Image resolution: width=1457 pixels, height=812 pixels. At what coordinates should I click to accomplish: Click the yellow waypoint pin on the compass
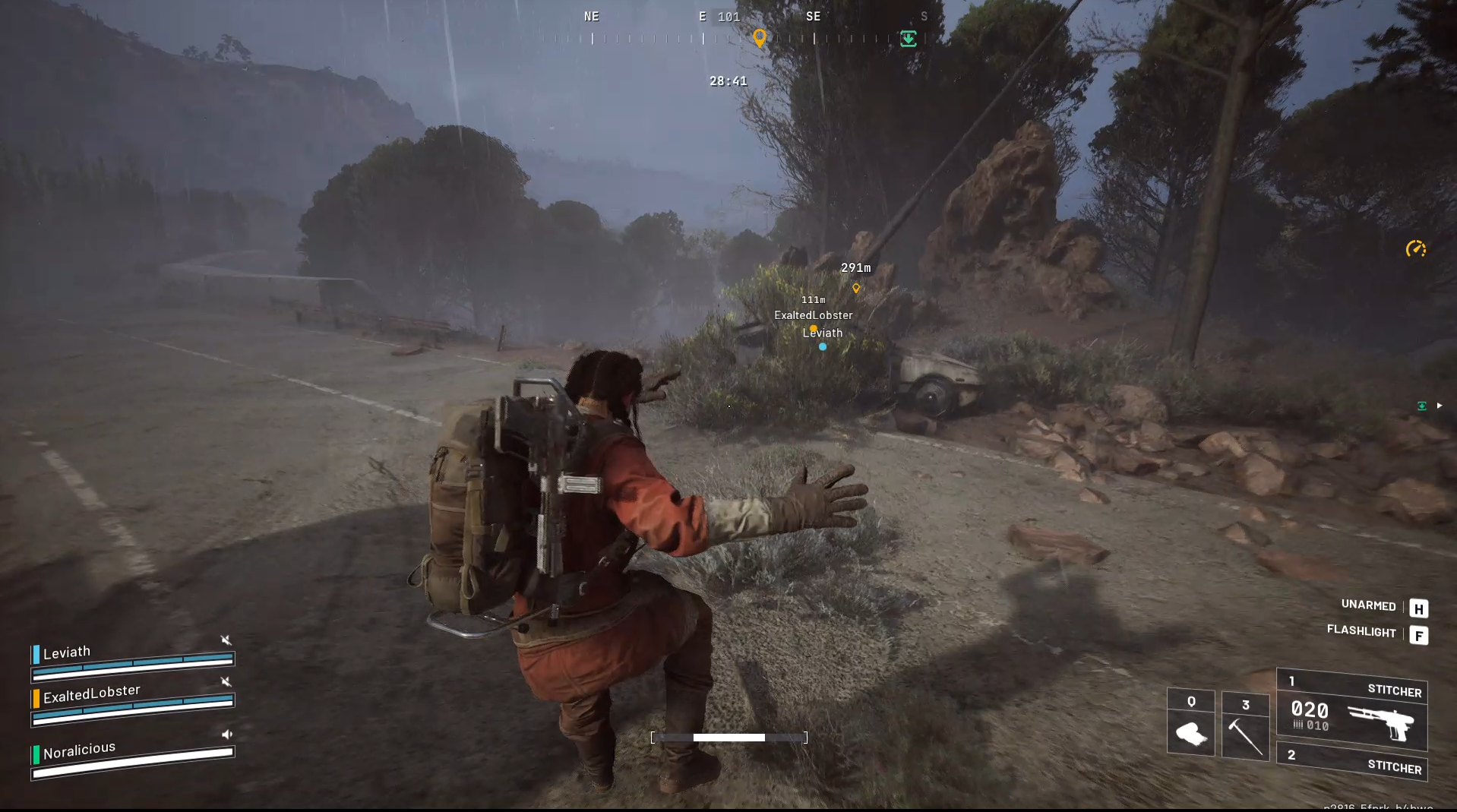(760, 36)
